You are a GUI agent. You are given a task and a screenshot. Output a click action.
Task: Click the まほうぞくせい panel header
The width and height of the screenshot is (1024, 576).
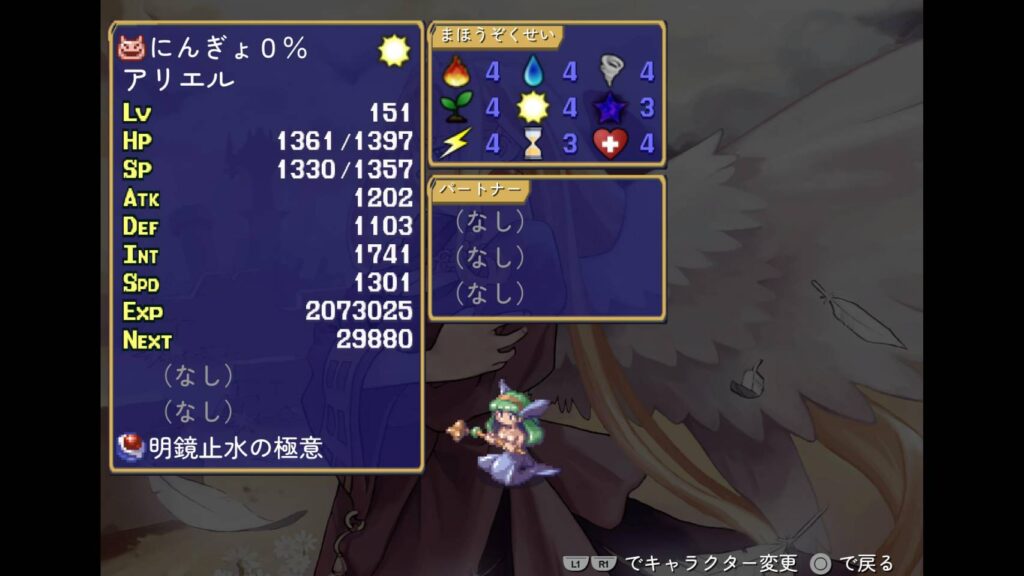[496, 35]
